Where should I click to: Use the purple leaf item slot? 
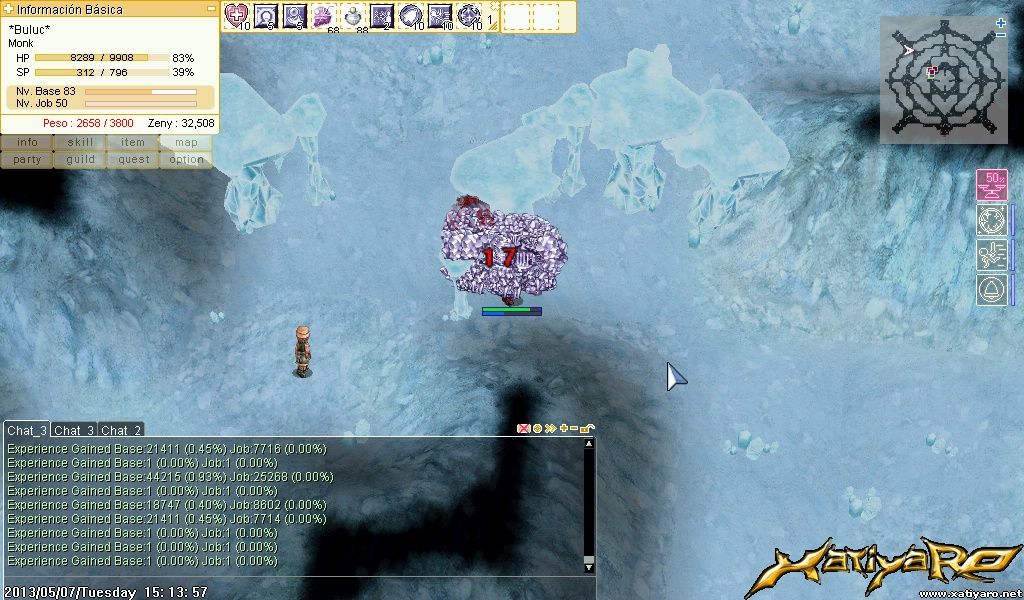(x=324, y=15)
